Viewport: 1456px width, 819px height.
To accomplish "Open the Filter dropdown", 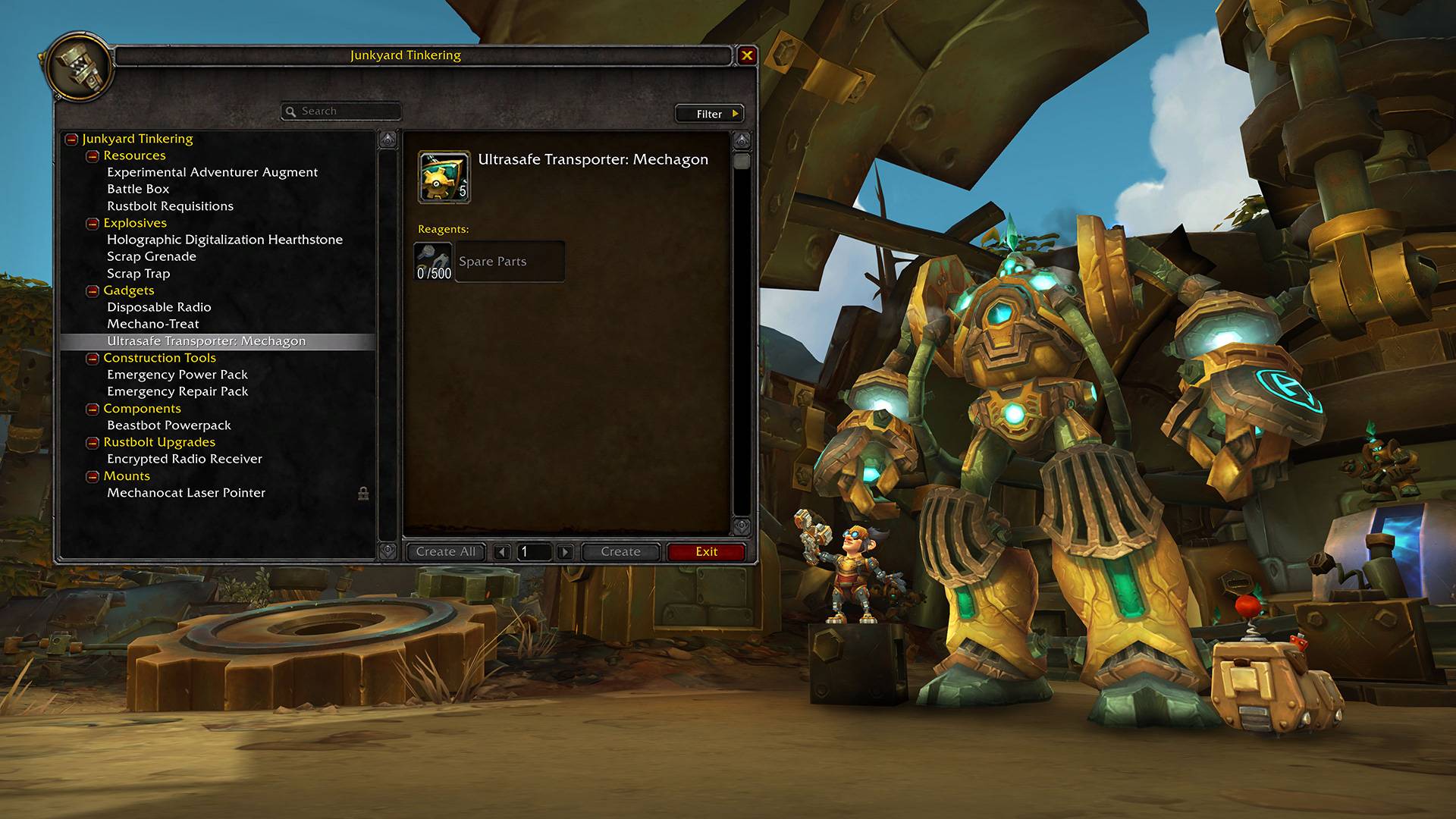I will [x=710, y=114].
